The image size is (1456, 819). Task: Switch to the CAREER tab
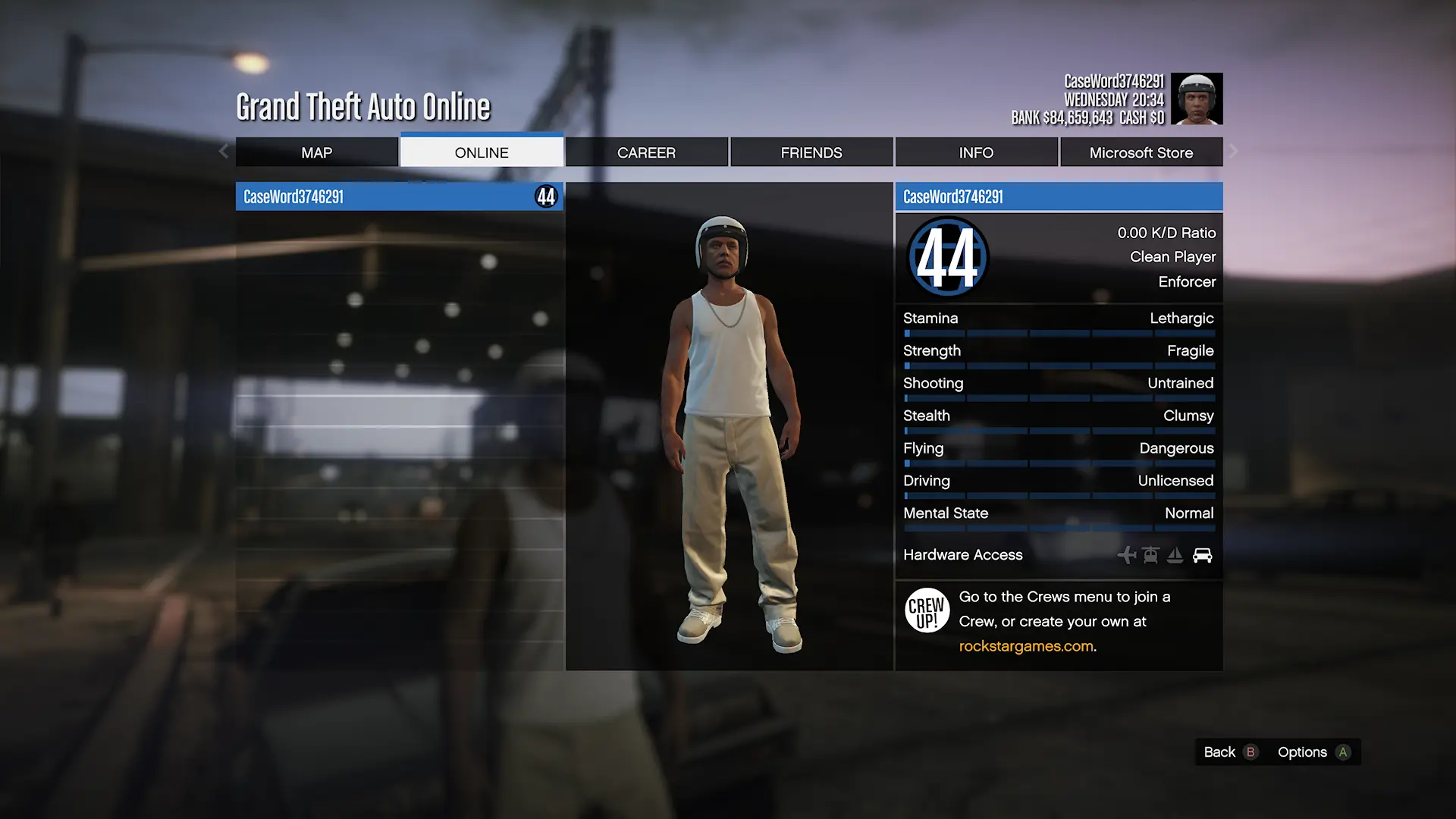(x=646, y=152)
